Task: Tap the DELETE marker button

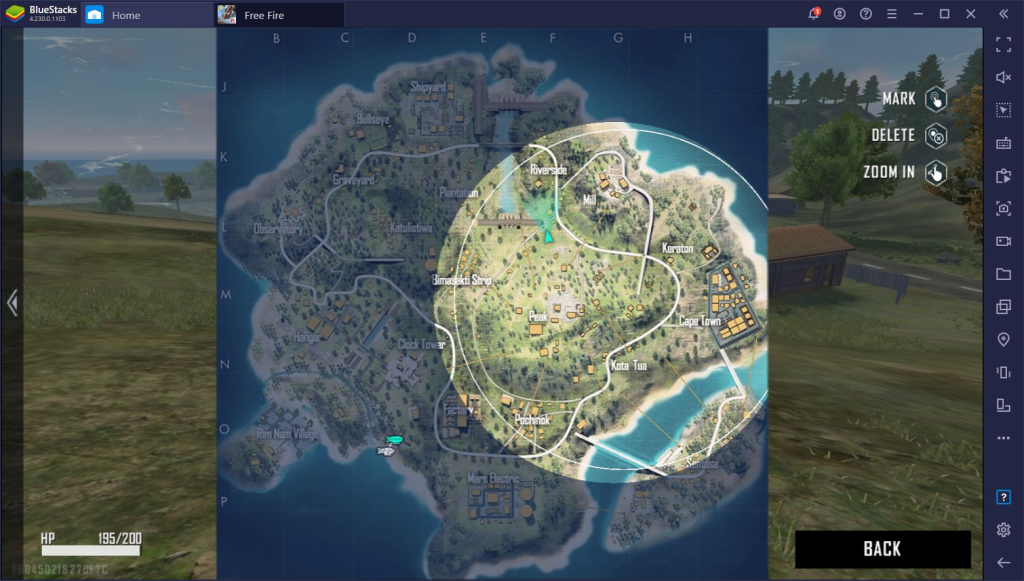Action: (935, 136)
